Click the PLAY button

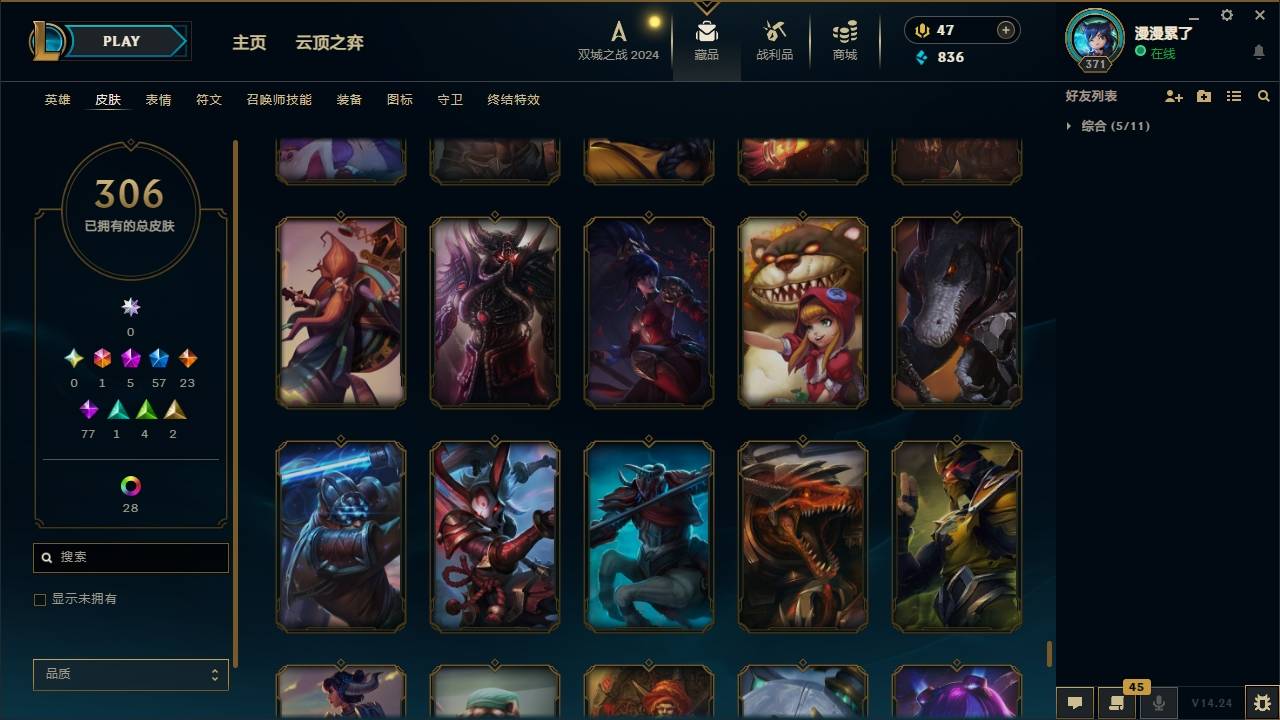click(x=121, y=41)
